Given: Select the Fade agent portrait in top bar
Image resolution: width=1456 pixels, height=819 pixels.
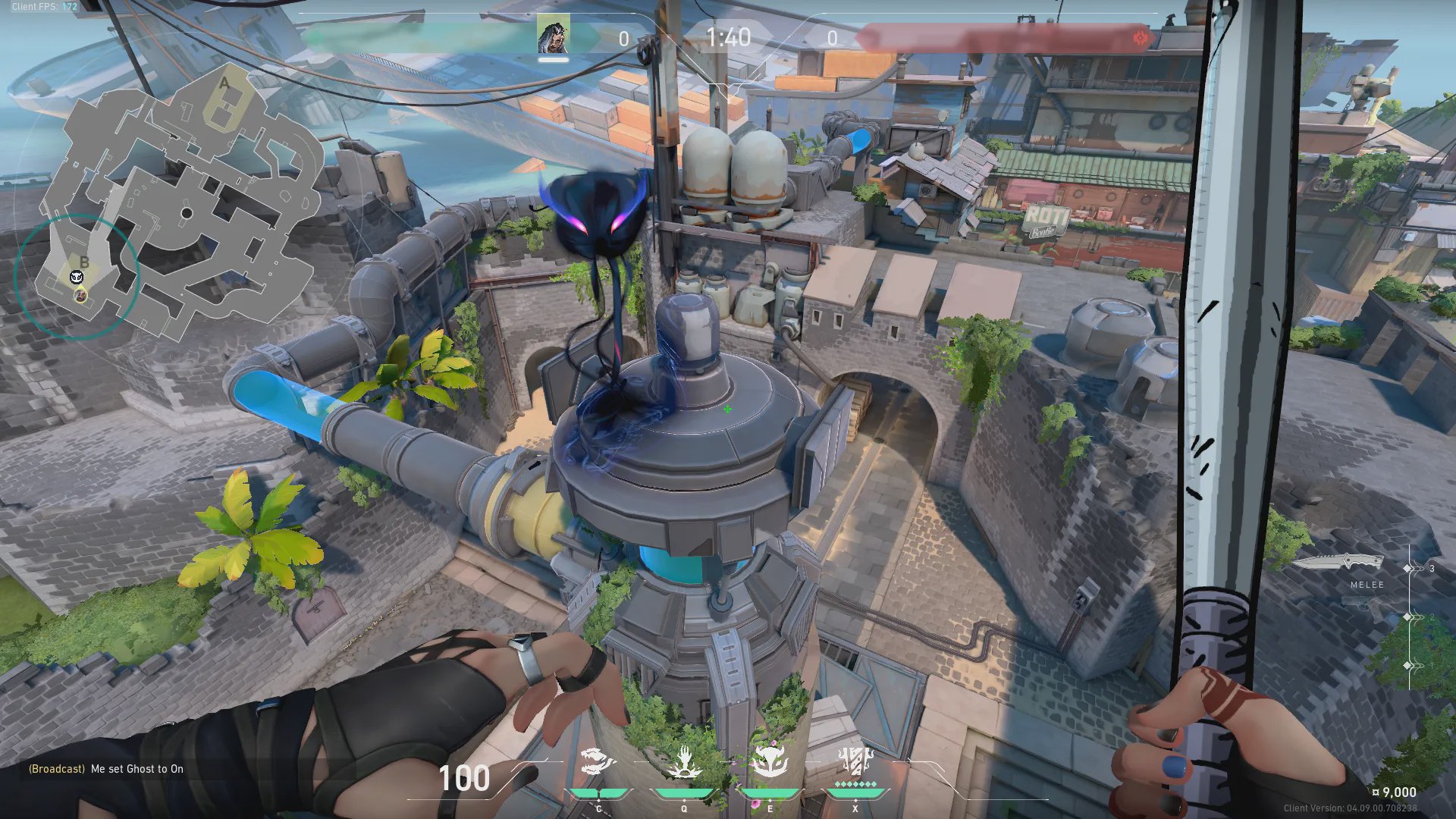Looking at the screenshot, I should [x=553, y=36].
